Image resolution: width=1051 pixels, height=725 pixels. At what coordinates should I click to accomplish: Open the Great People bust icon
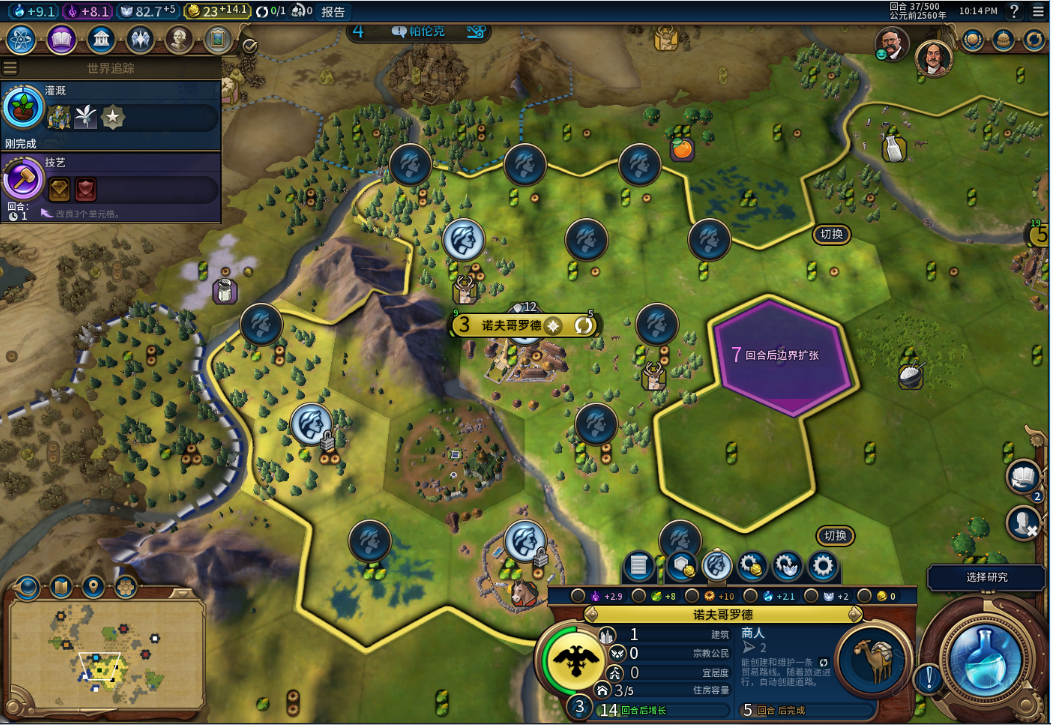(179, 39)
